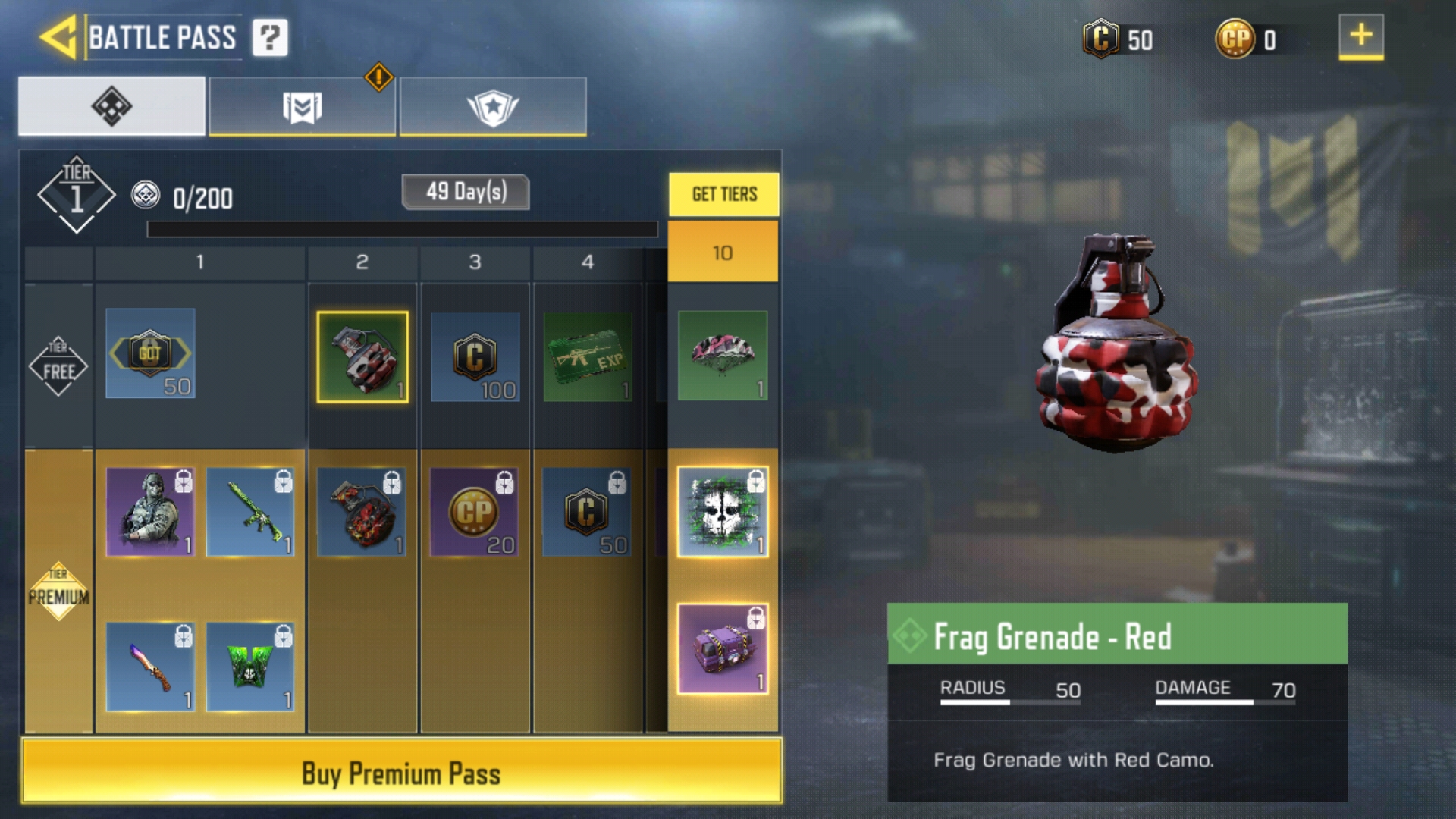This screenshot has width=1456, height=819.
Task: Click the Get Tiers button
Action: point(723,194)
